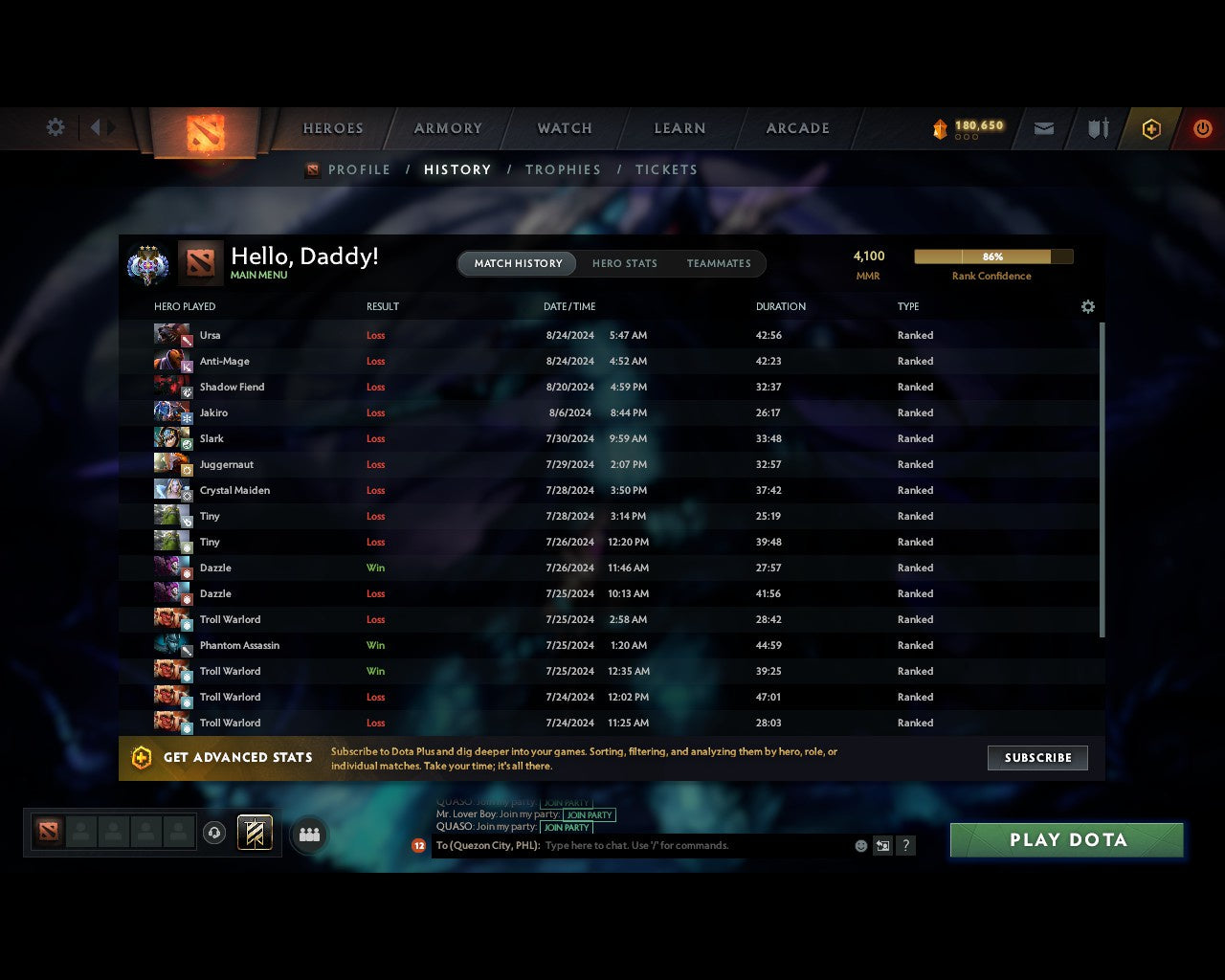Open the settings gear on the top bar
Viewport: 1225px width, 980px height.
click(55, 127)
